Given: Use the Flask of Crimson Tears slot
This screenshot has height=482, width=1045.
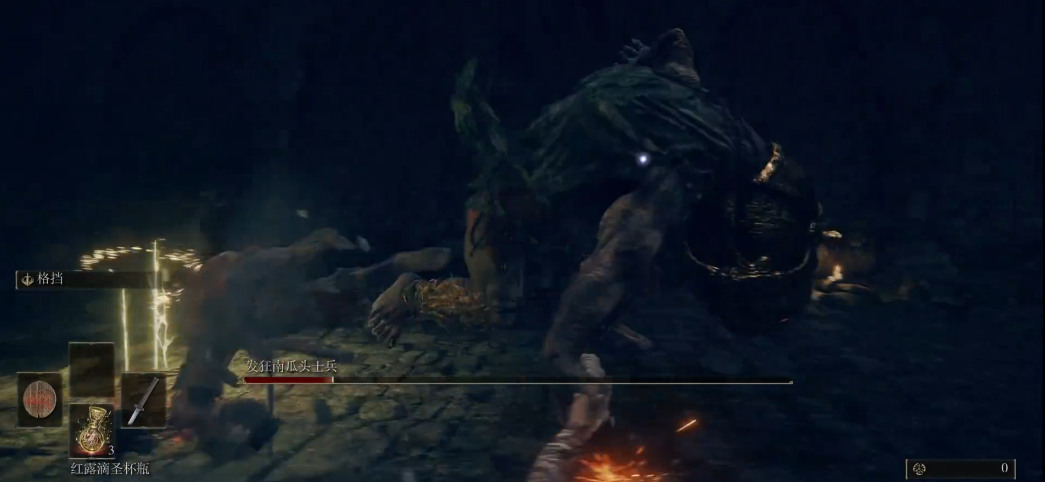Looking at the screenshot, I should 92,430.
